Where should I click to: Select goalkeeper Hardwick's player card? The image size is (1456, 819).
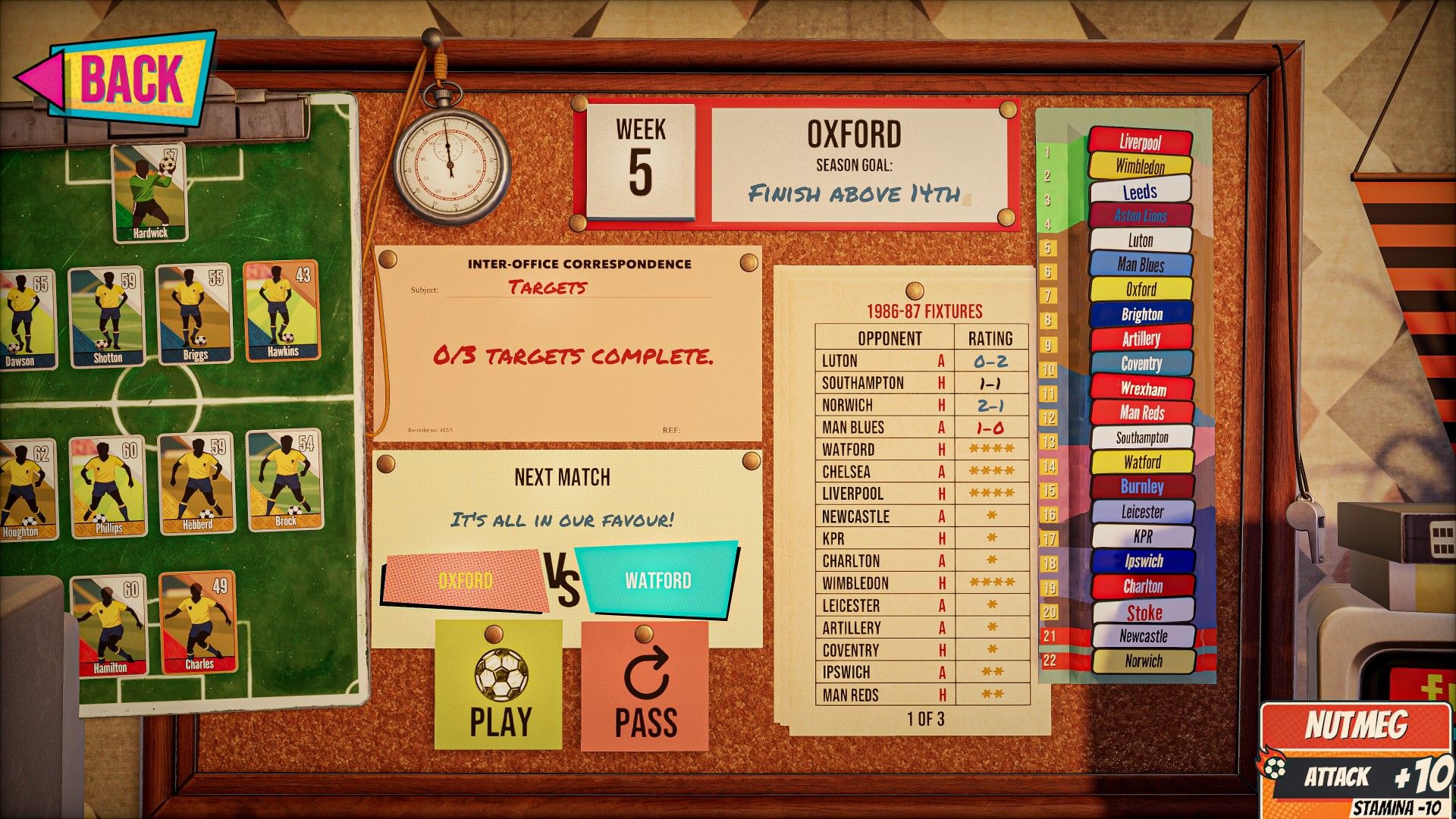coord(149,193)
